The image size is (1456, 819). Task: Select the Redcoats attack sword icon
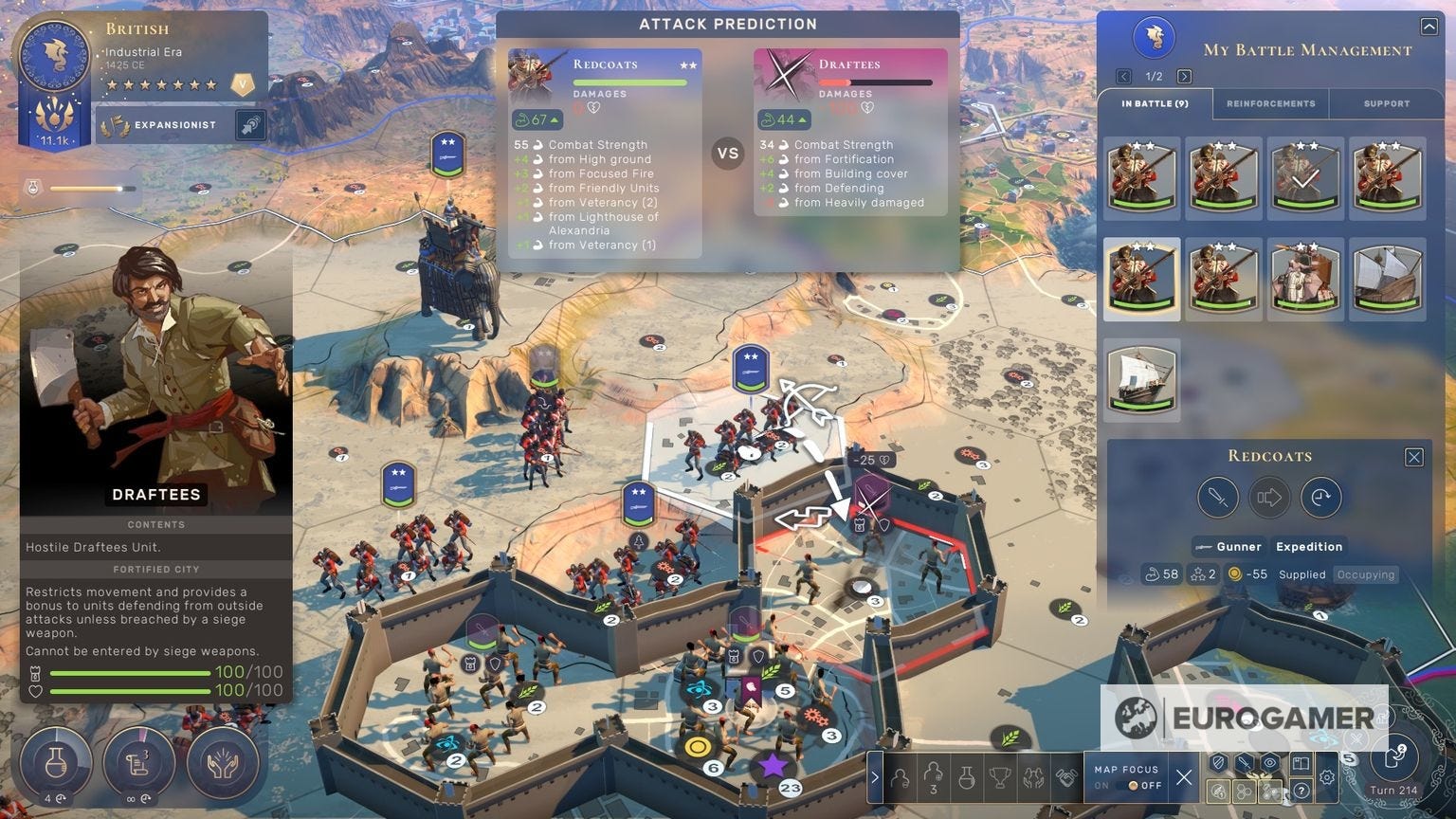(x=1218, y=497)
